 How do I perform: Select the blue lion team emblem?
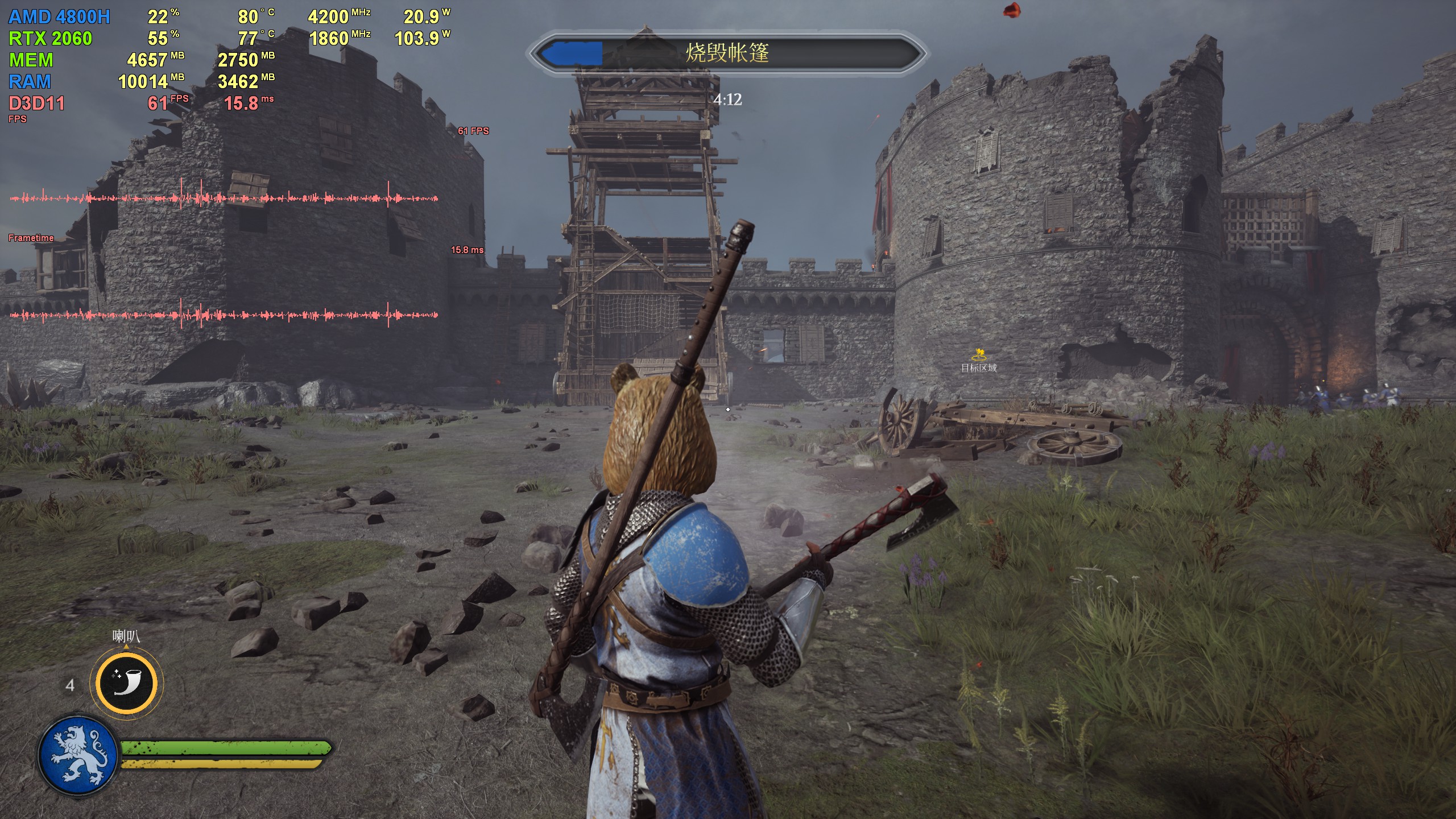[x=78, y=755]
